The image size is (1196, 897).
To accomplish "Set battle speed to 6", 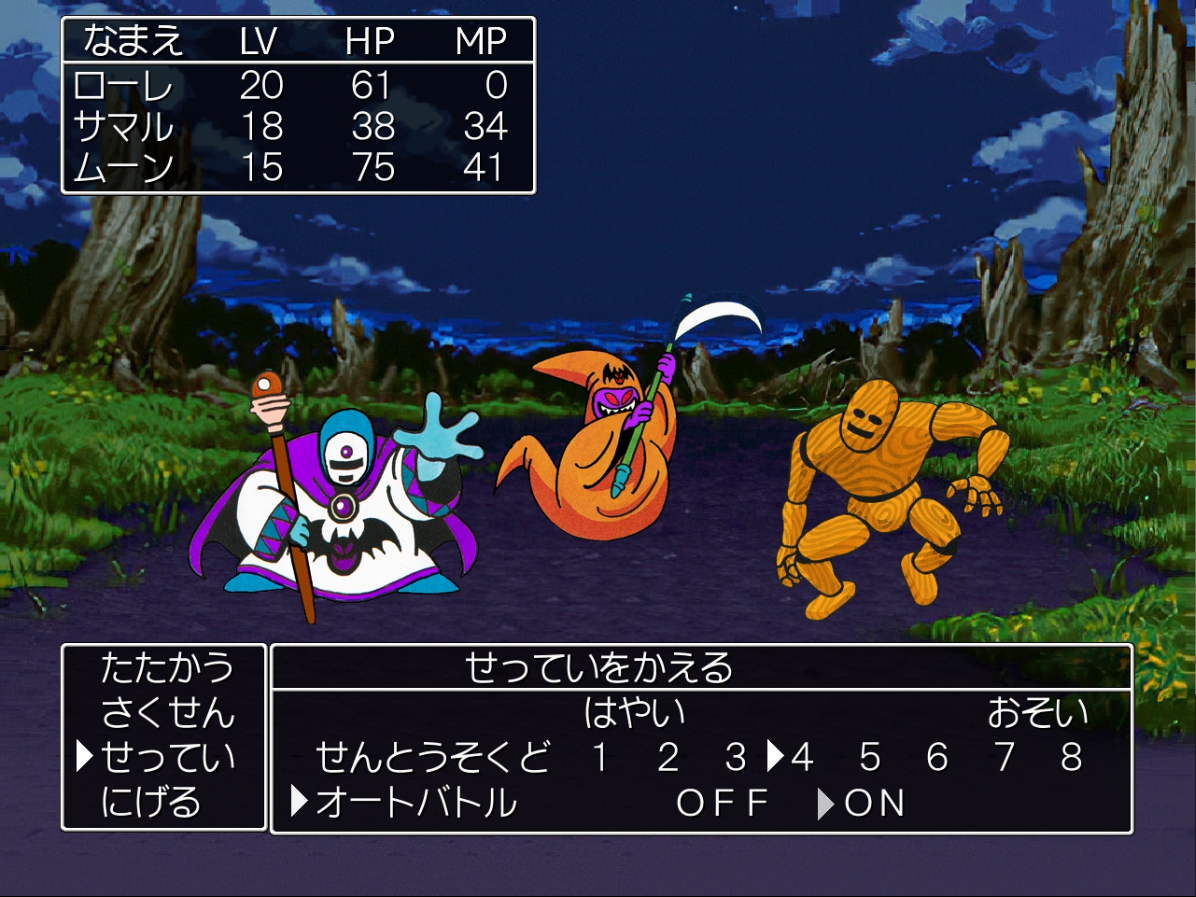I will 937,758.
